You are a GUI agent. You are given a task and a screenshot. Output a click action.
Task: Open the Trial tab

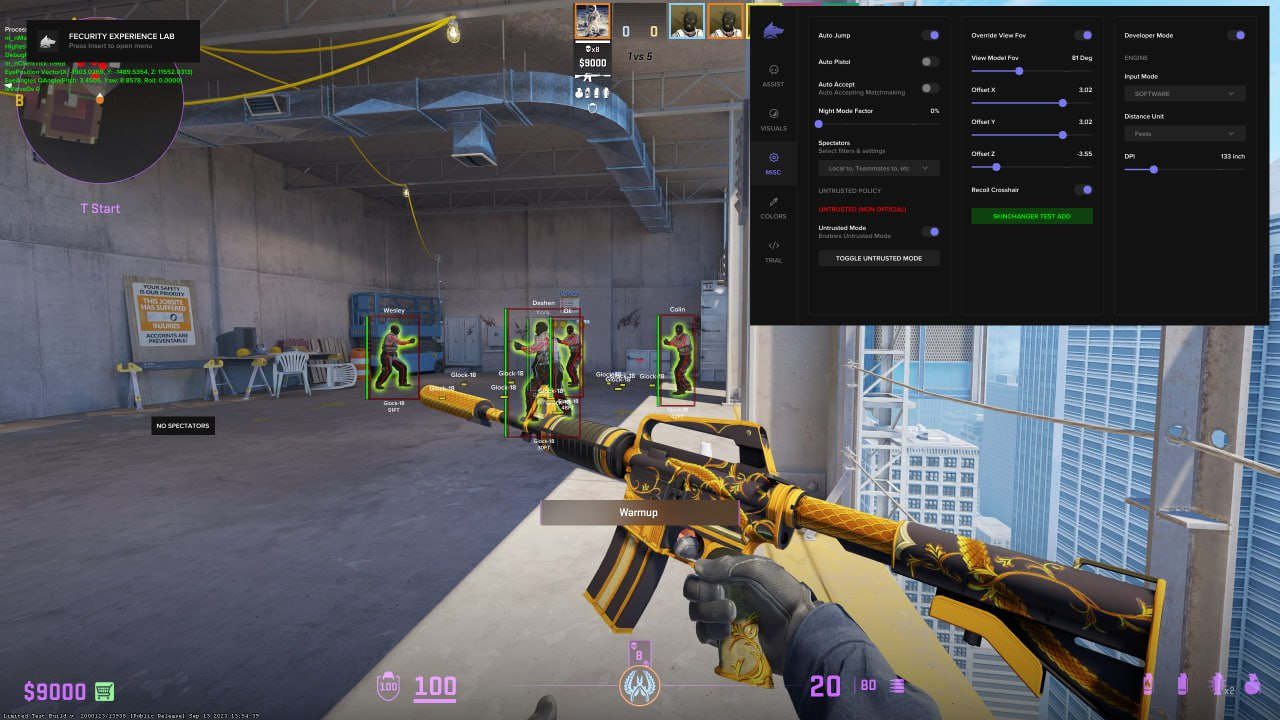tap(773, 251)
